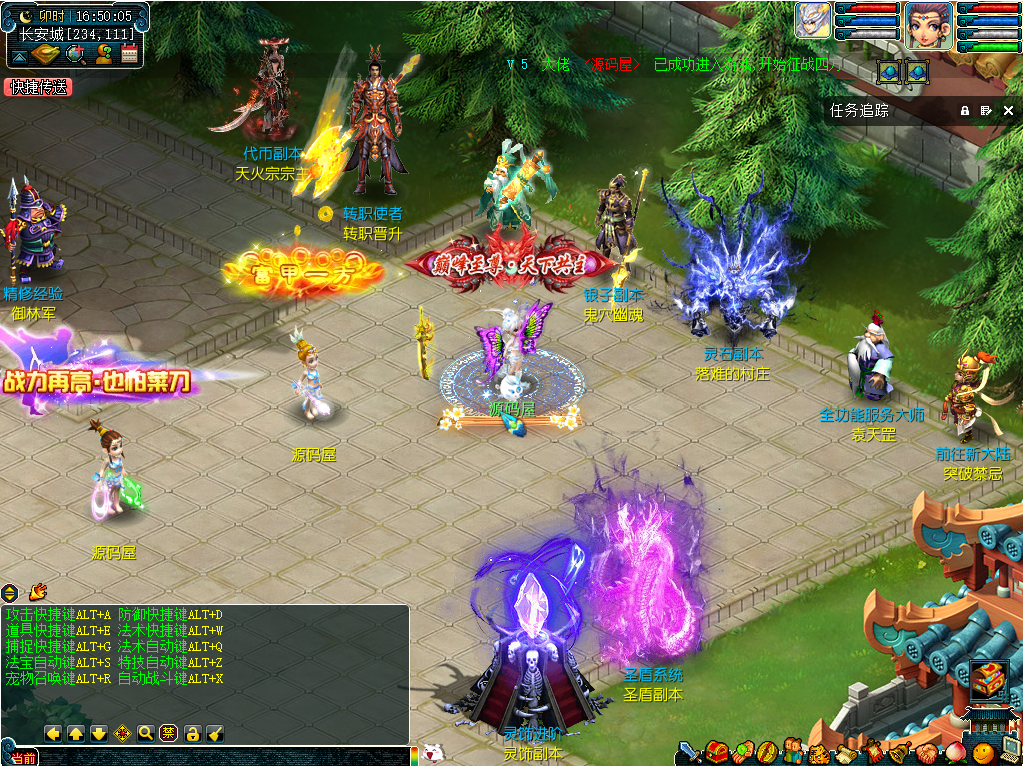
Task: Select the white-haired pet portrait
Action: [x=813, y=21]
